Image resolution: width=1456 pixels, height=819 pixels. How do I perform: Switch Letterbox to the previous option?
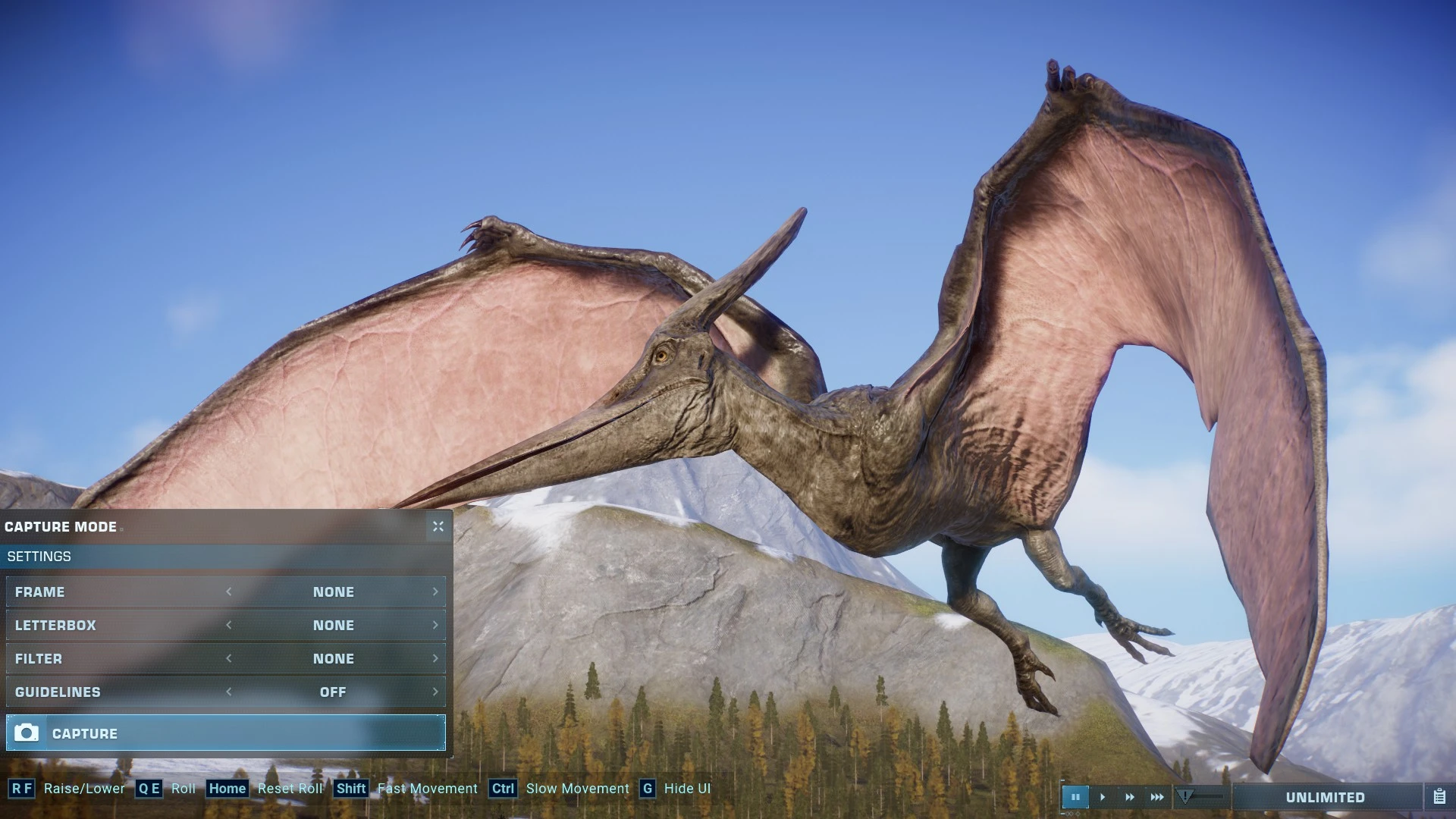pyautogui.click(x=229, y=626)
